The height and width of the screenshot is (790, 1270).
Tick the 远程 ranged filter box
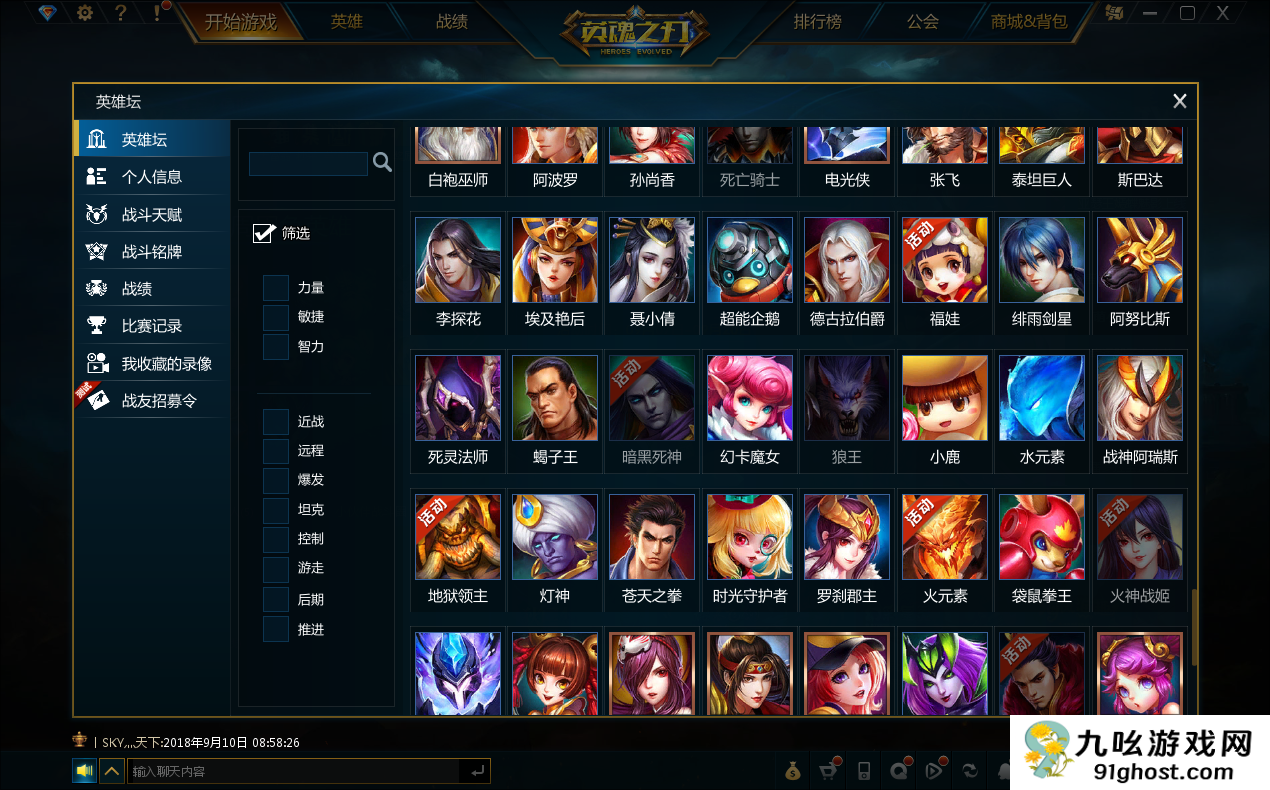pyautogui.click(x=276, y=451)
